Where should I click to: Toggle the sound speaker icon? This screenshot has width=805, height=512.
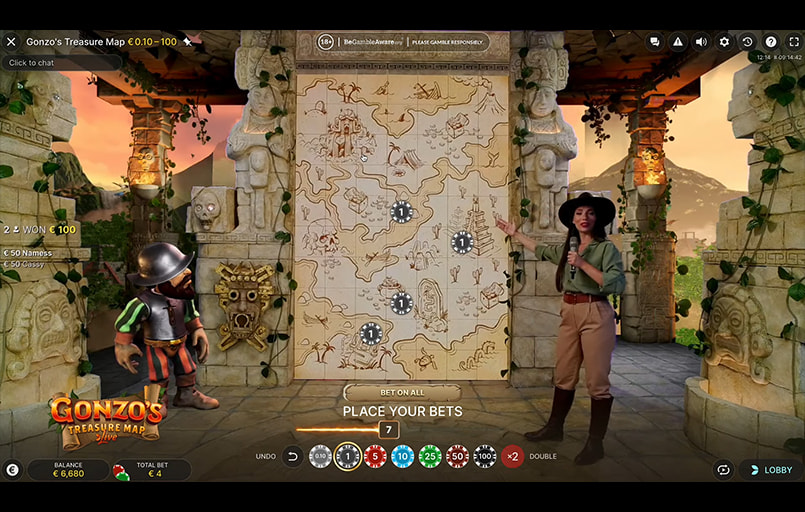click(700, 42)
